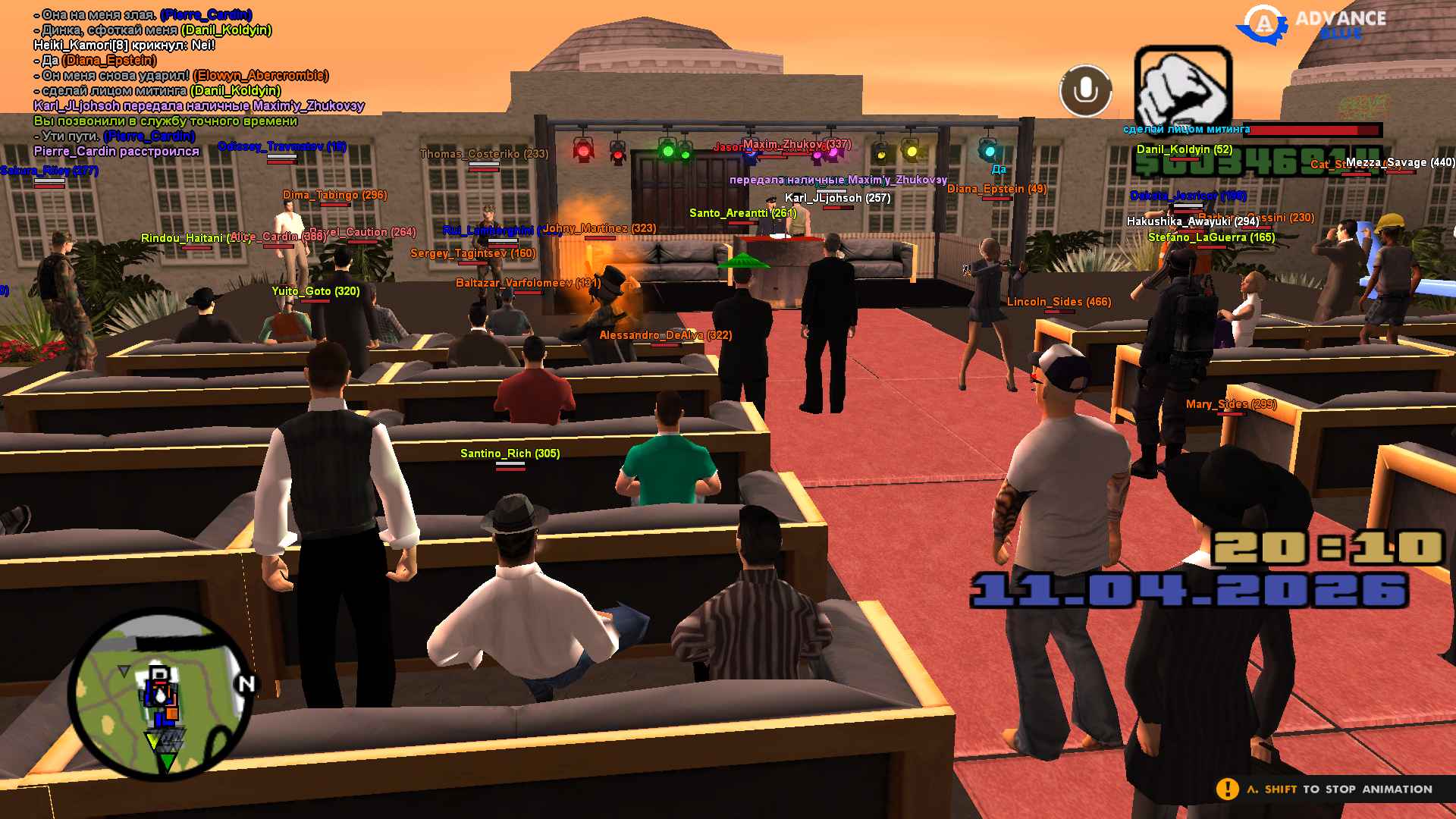This screenshot has height=819, width=1456.
Task: Click the Advance Blue server logo
Action: [x=1312, y=24]
